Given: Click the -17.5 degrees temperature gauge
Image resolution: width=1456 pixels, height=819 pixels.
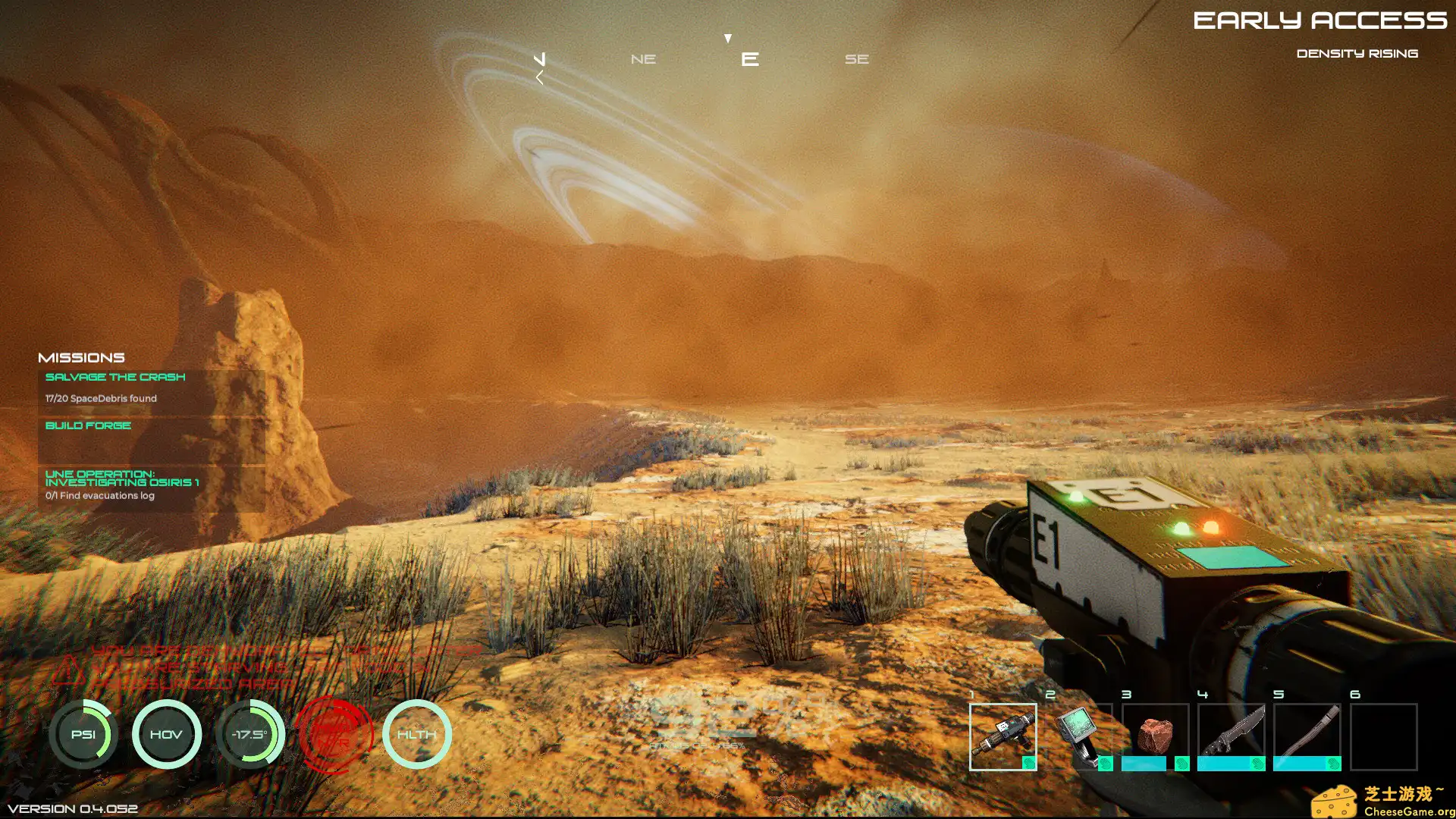Looking at the screenshot, I should [x=250, y=734].
